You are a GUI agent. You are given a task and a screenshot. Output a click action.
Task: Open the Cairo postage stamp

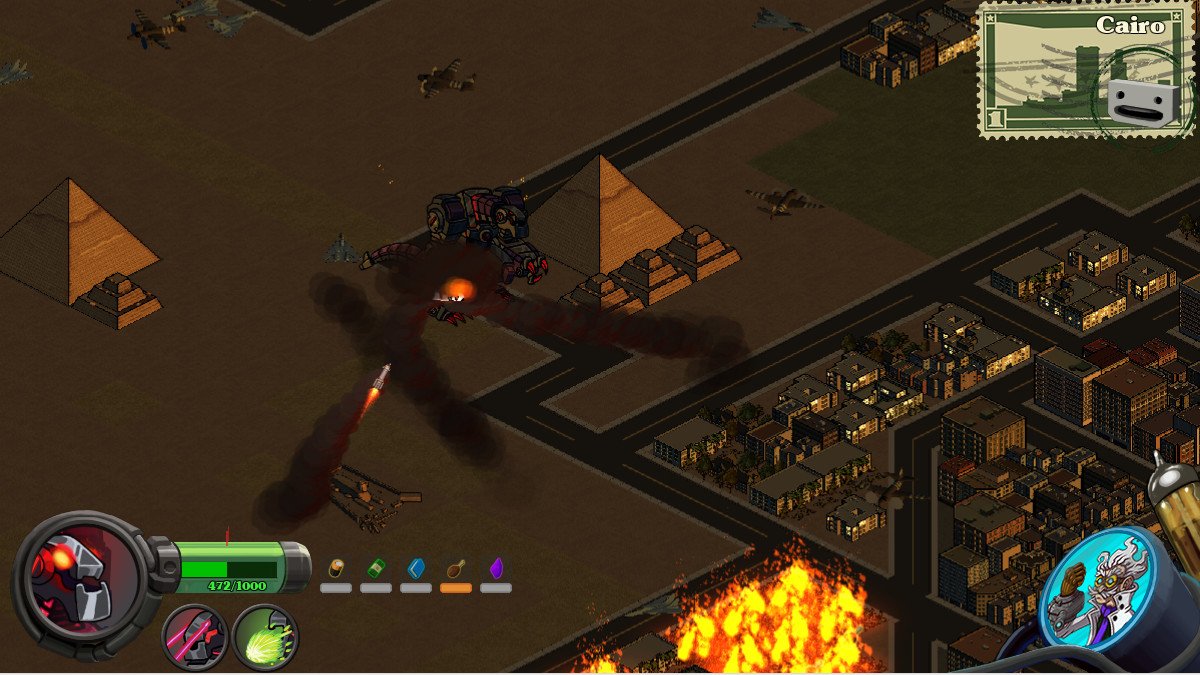(x=1085, y=70)
